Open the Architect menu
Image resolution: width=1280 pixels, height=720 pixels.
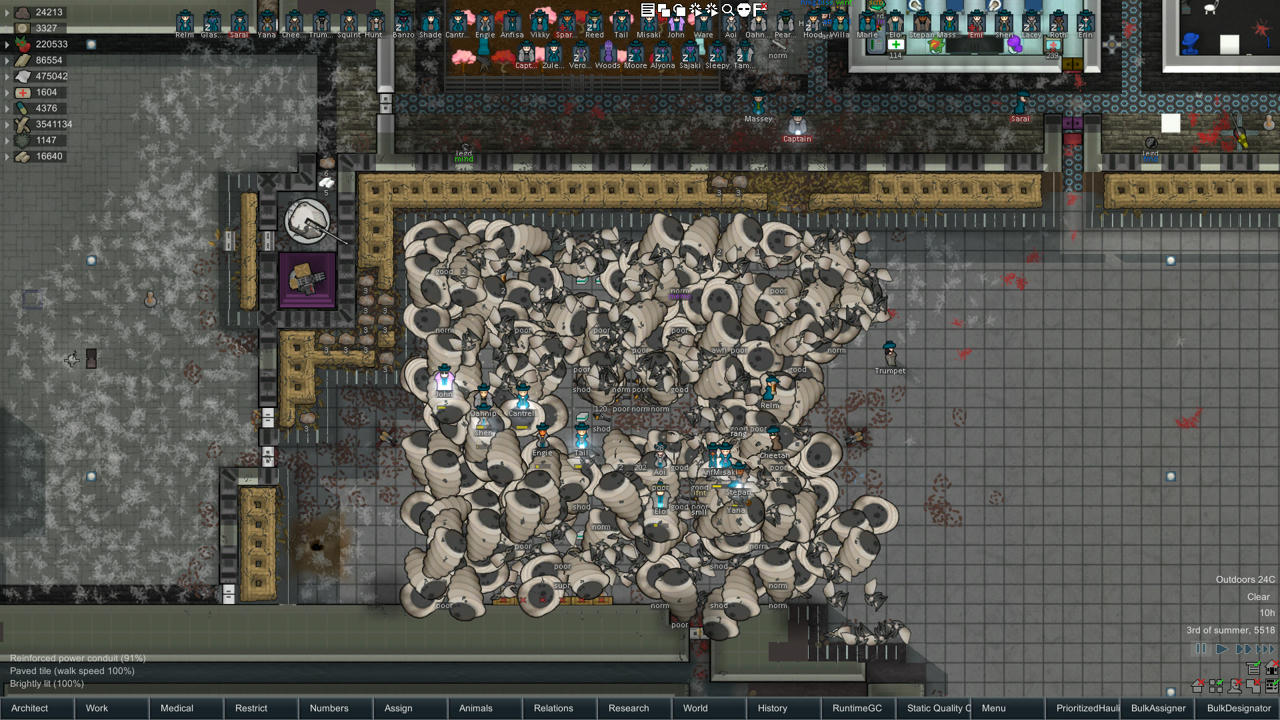click(x=30, y=708)
